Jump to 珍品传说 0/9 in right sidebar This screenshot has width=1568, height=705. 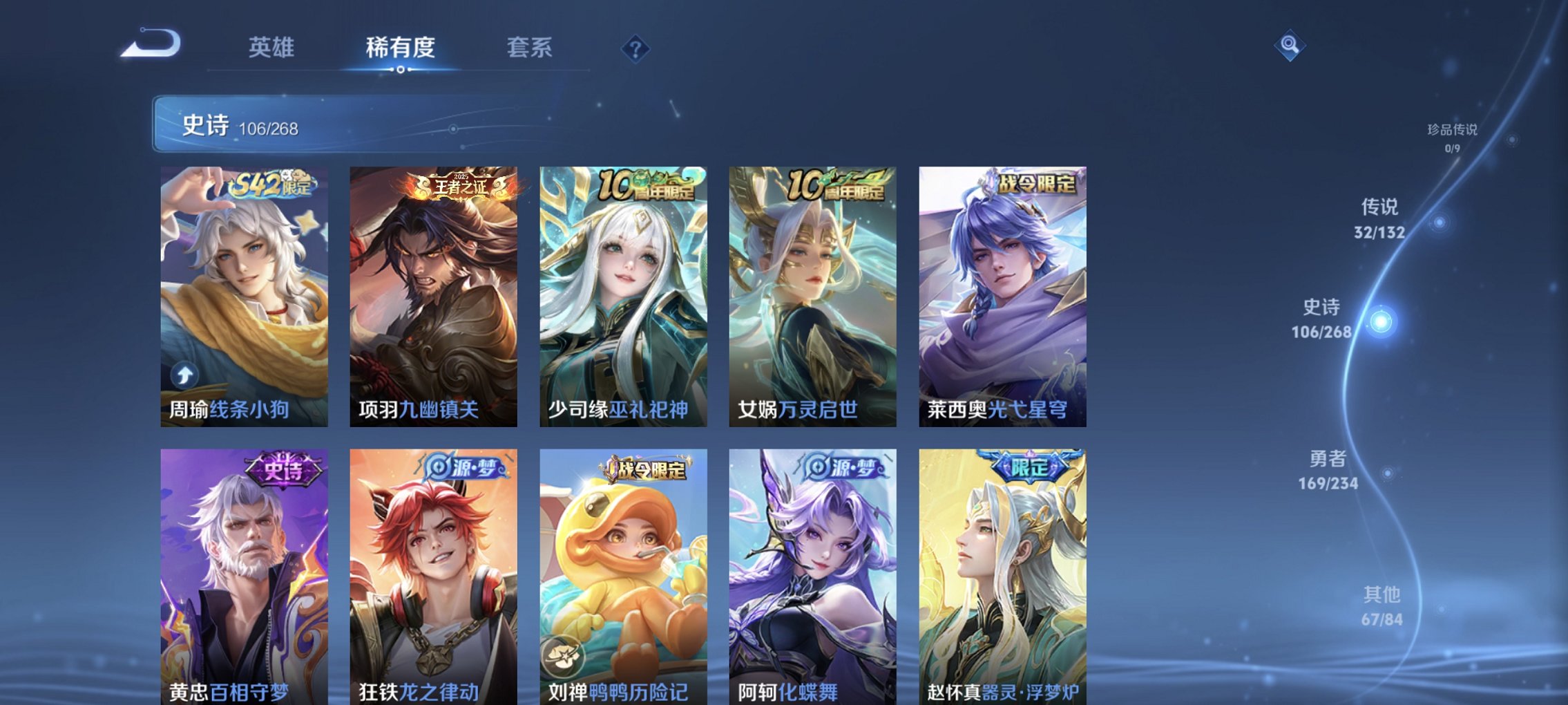(1452, 135)
